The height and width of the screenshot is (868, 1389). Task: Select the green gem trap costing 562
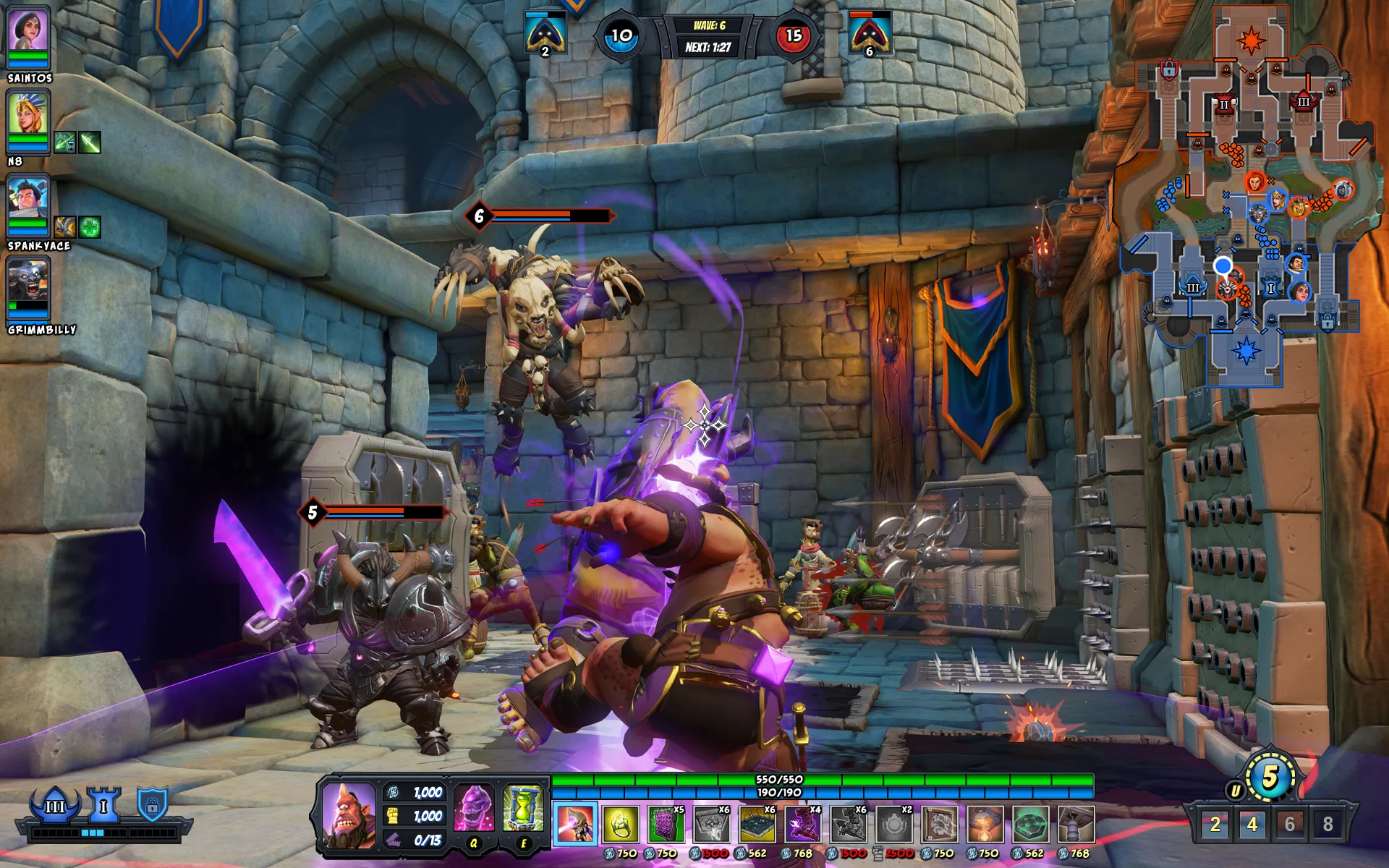1032,825
